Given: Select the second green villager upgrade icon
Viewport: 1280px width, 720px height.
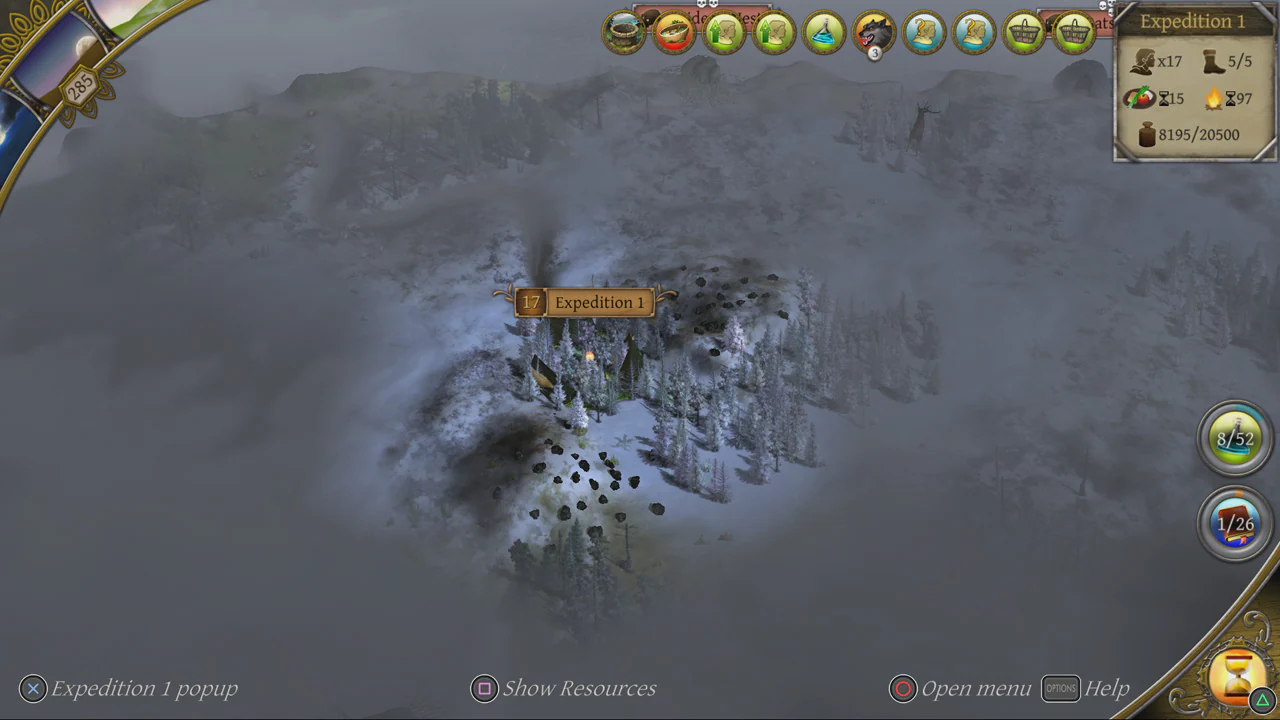Looking at the screenshot, I should pos(775,32).
